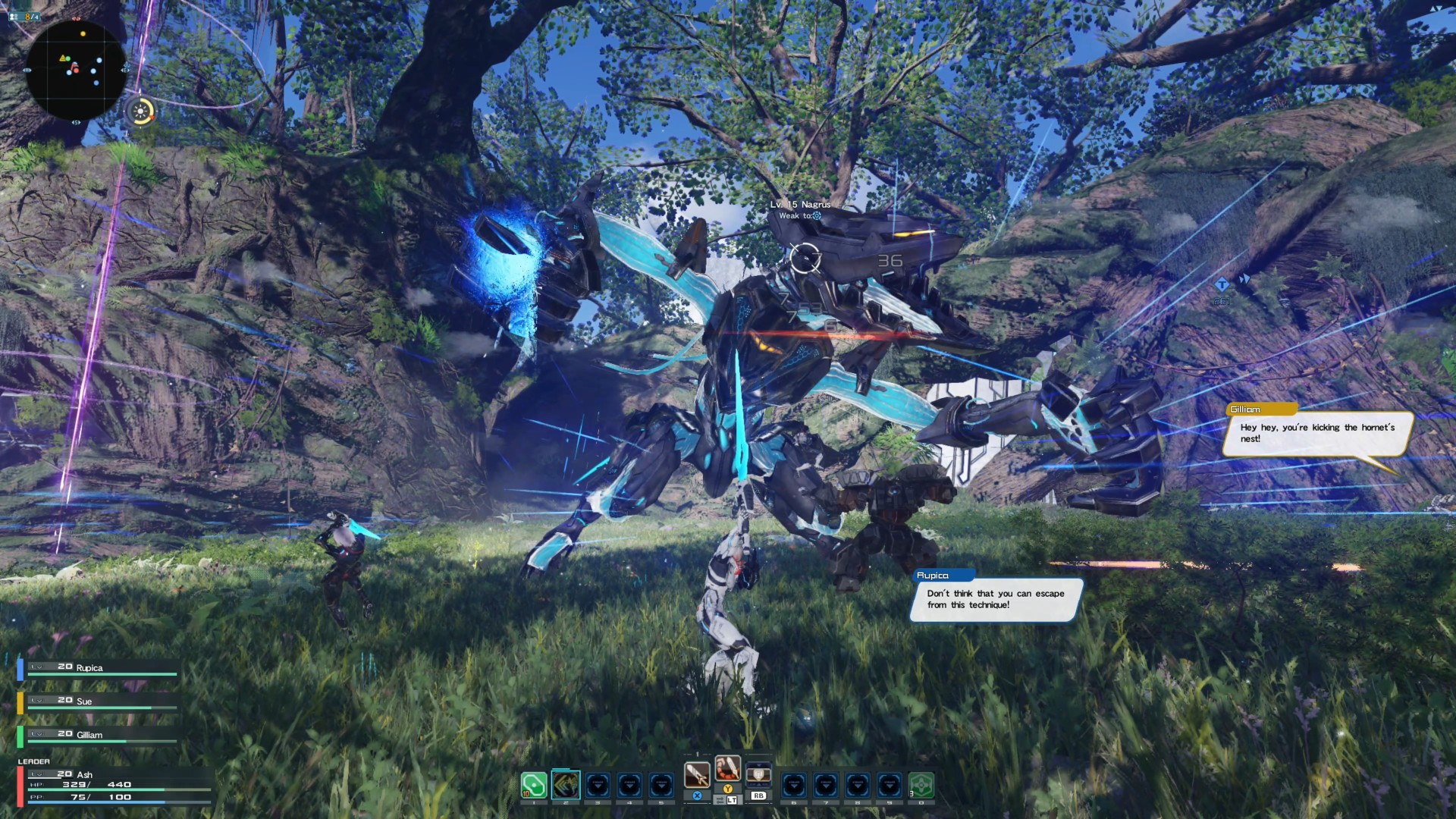Click the N compass marker on the minimap
The height and width of the screenshot is (819, 1456).
pyautogui.click(x=76, y=19)
